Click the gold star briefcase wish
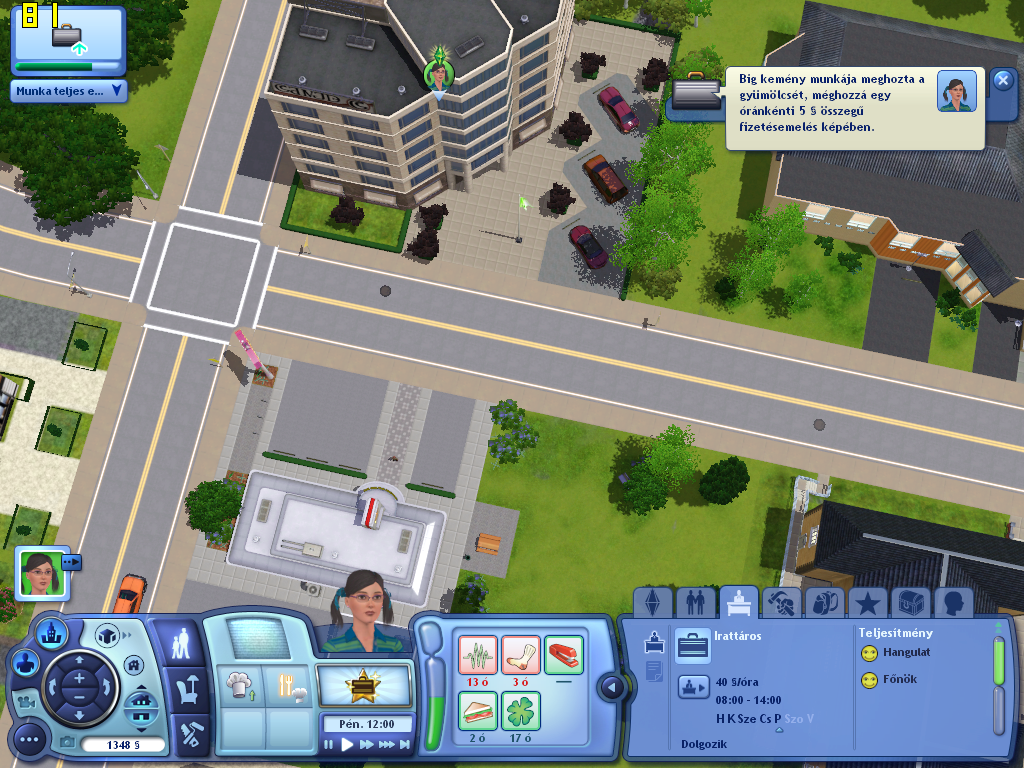The height and width of the screenshot is (768, 1024). (x=365, y=686)
